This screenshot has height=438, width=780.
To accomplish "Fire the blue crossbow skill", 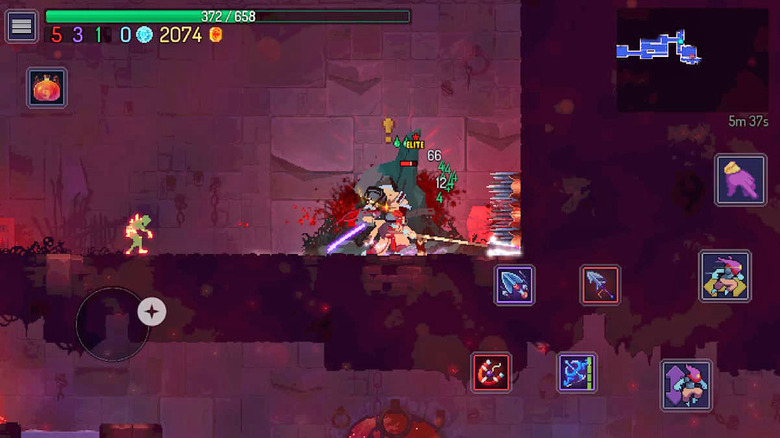I will click(x=577, y=372).
